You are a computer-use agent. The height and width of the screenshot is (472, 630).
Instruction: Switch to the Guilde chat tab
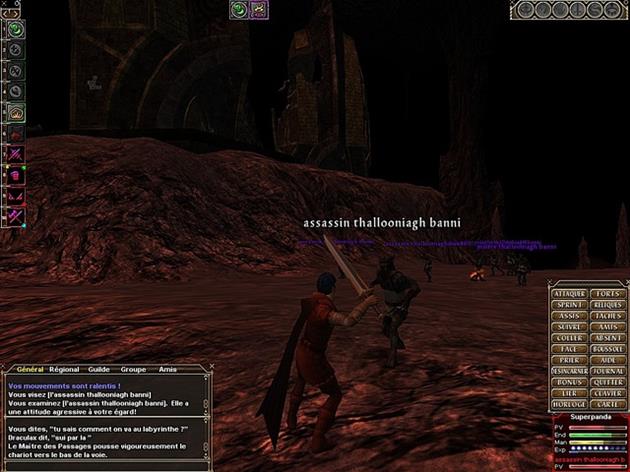pyautogui.click(x=99, y=369)
